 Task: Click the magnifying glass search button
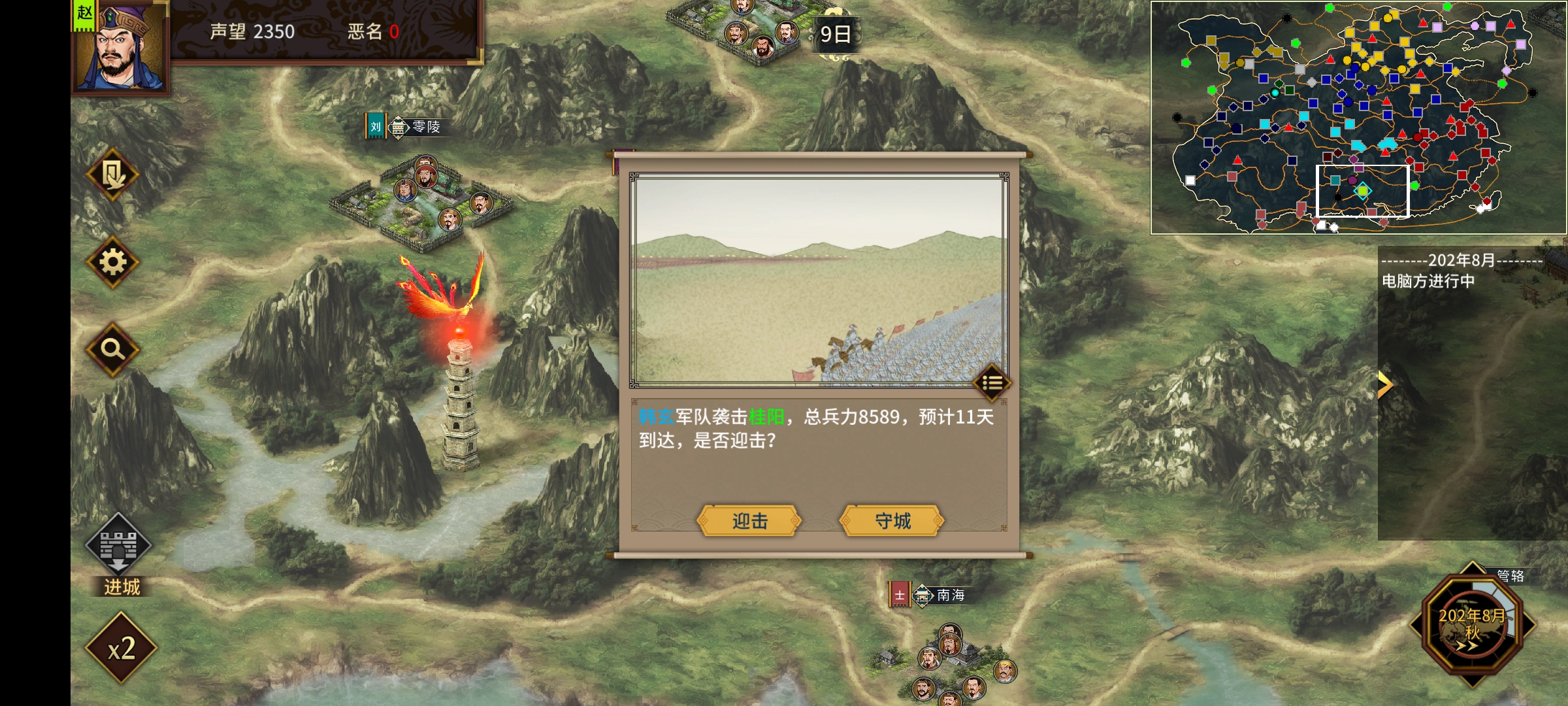click(112, 349)
